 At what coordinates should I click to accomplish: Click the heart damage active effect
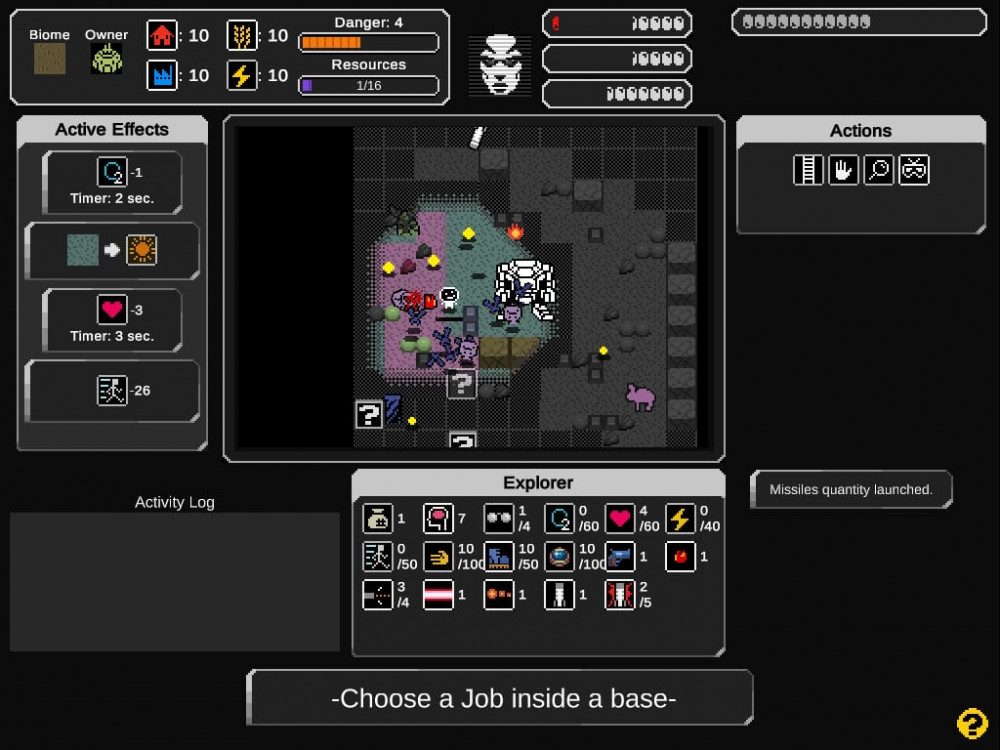coord(112,310)
